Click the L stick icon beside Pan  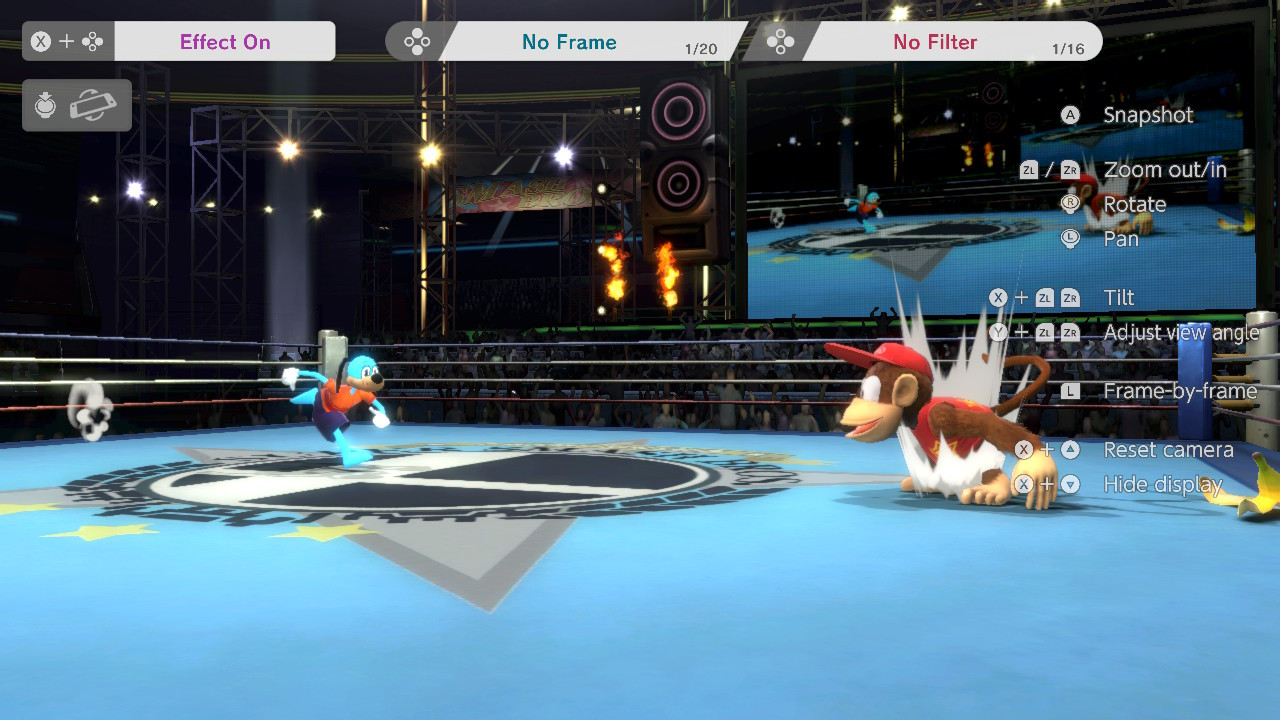[1071, 239]
